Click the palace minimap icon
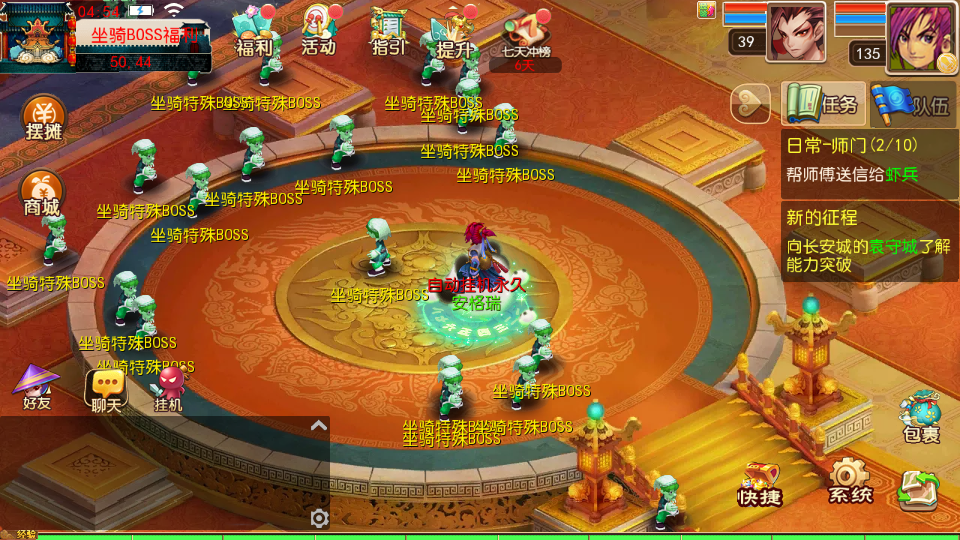Image resolution: width=960 pixels, height=540 pixels. click(36, 36)
